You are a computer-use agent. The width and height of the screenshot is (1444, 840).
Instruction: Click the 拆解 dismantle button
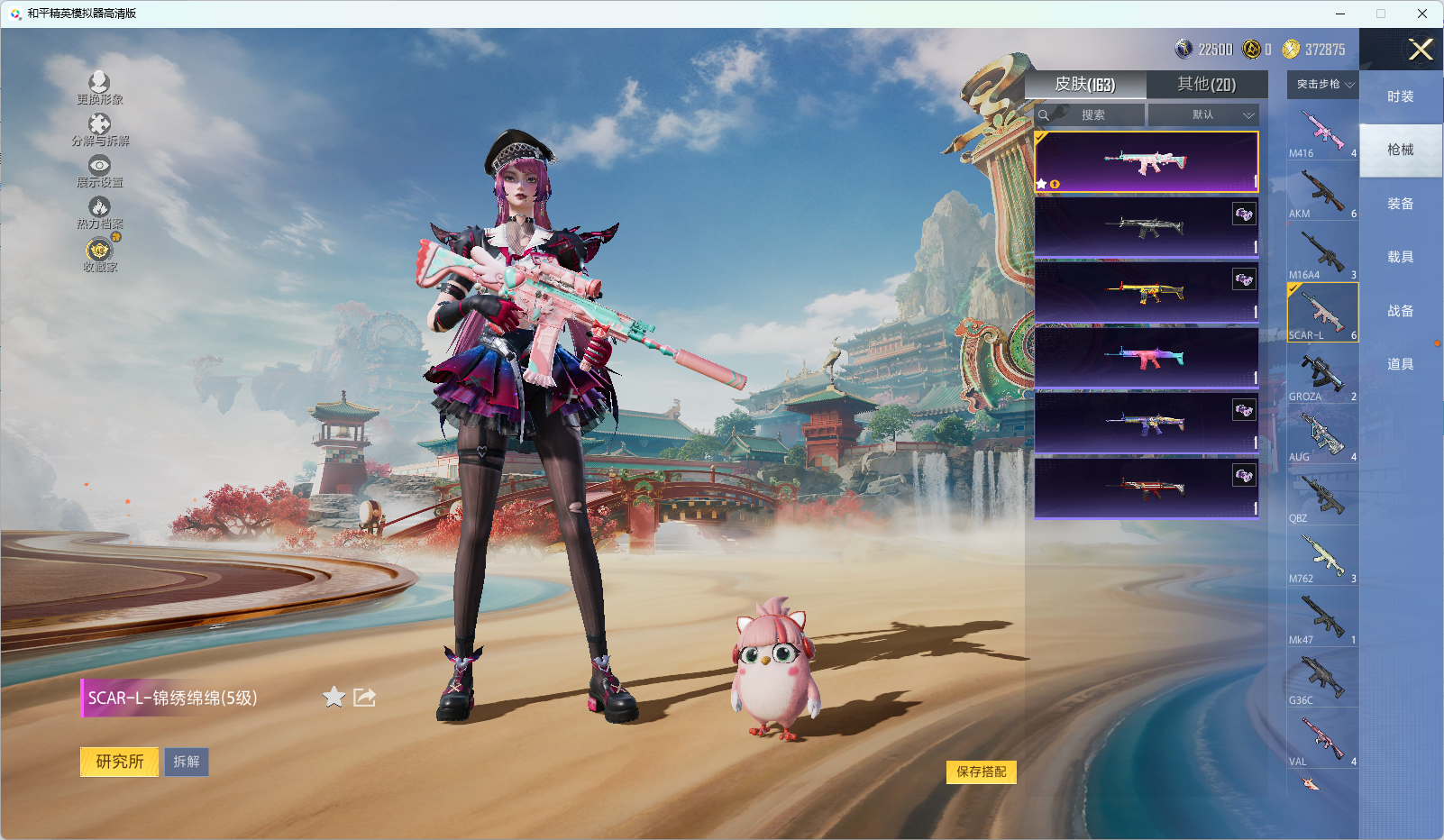(x=187, y=762)
